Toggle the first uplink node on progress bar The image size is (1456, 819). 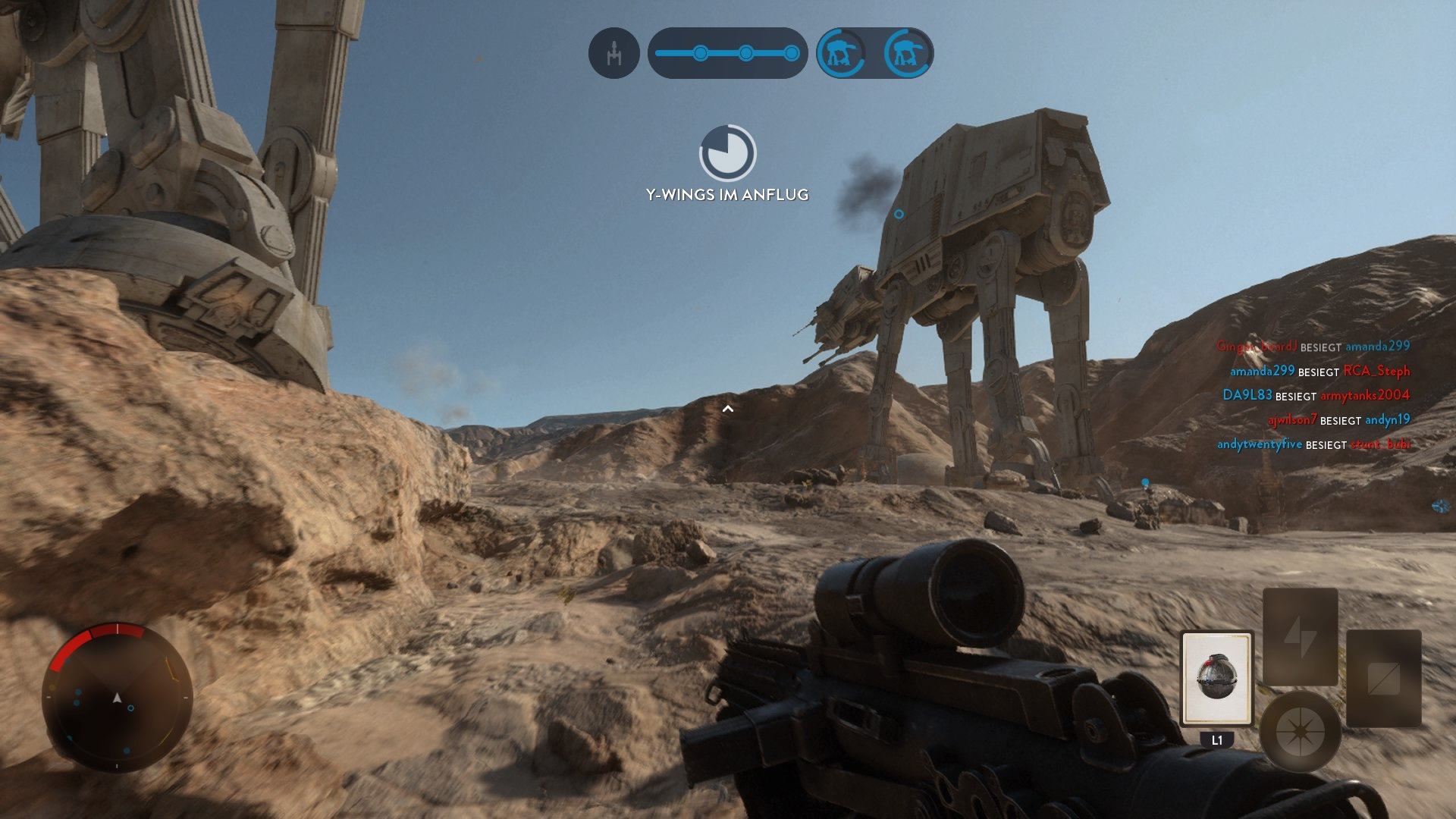[x=699, y=53]
